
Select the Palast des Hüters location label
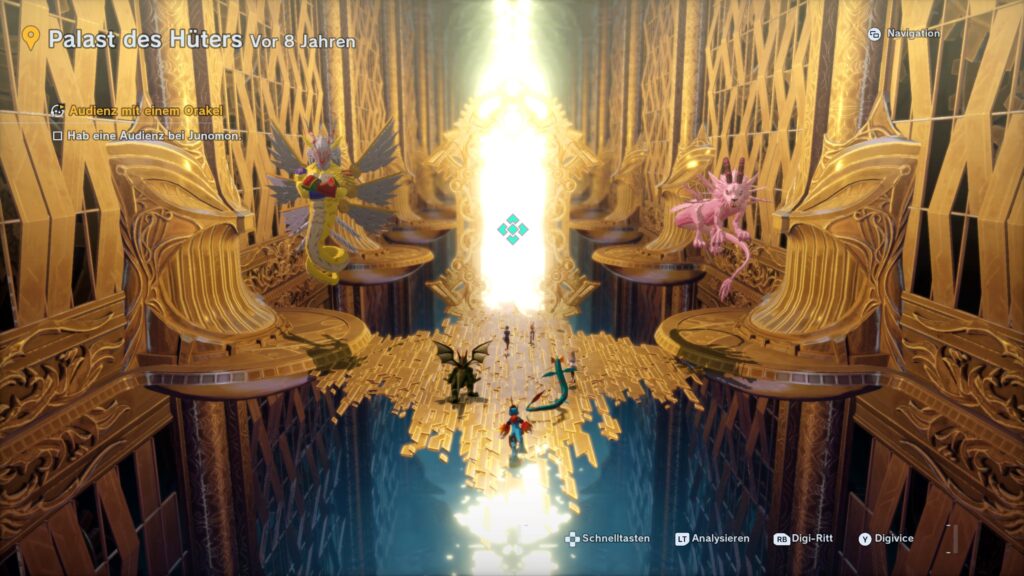pyautogui.click(x=145, y=40)
